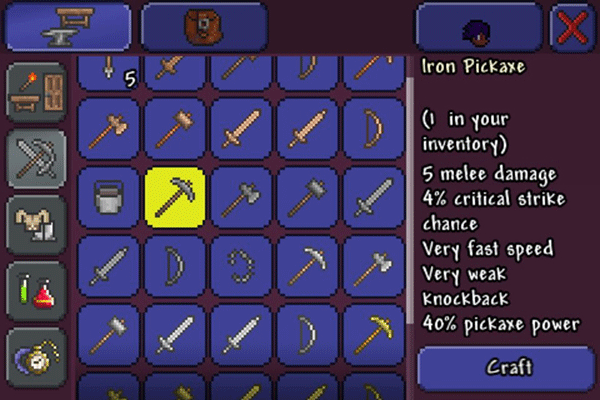Close the crafting menu with the red X
This screenshot has height=400, width=600.
point(573,26)
